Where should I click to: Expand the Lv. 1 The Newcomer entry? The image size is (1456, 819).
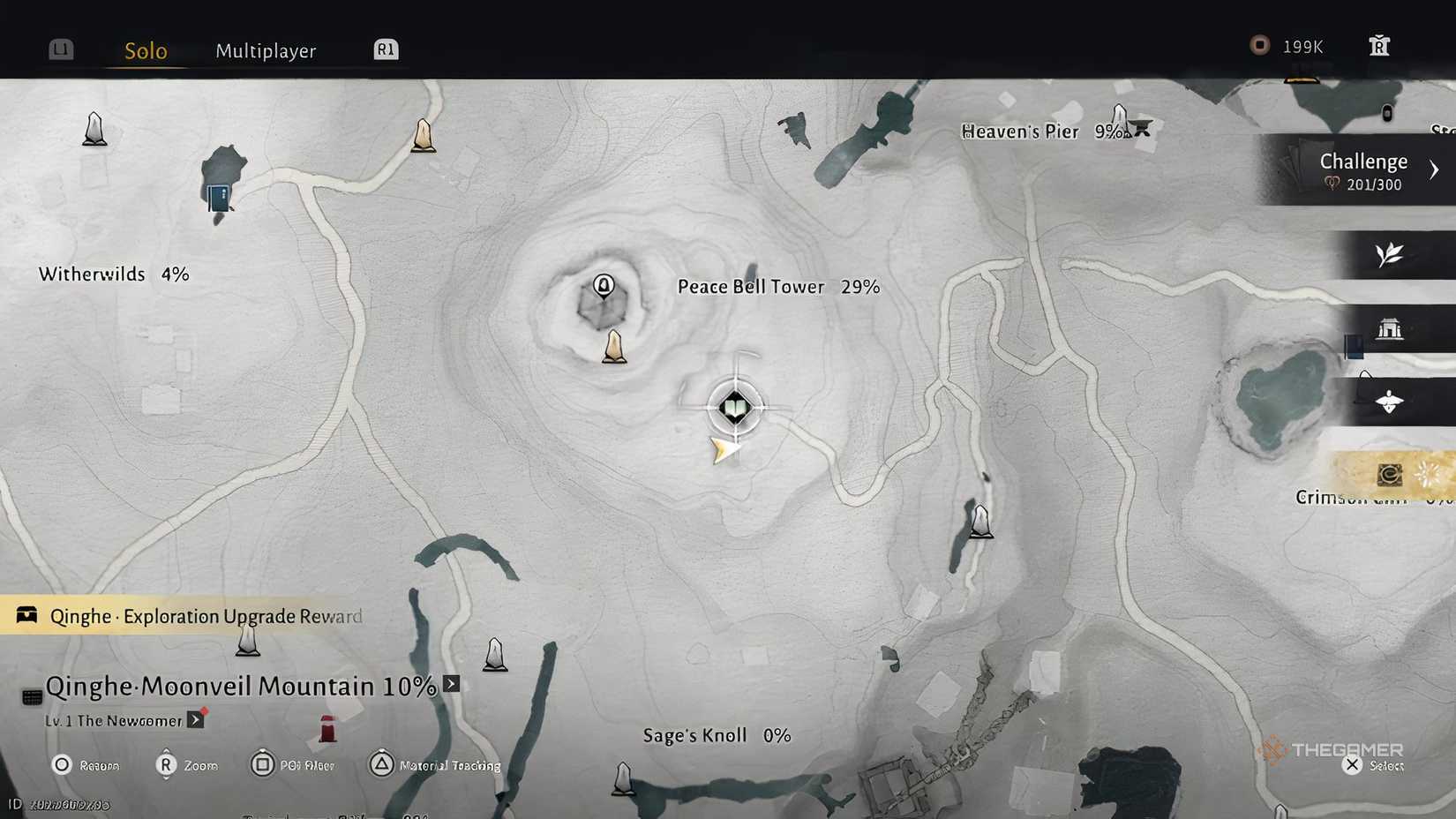click(x=194, y=719)
